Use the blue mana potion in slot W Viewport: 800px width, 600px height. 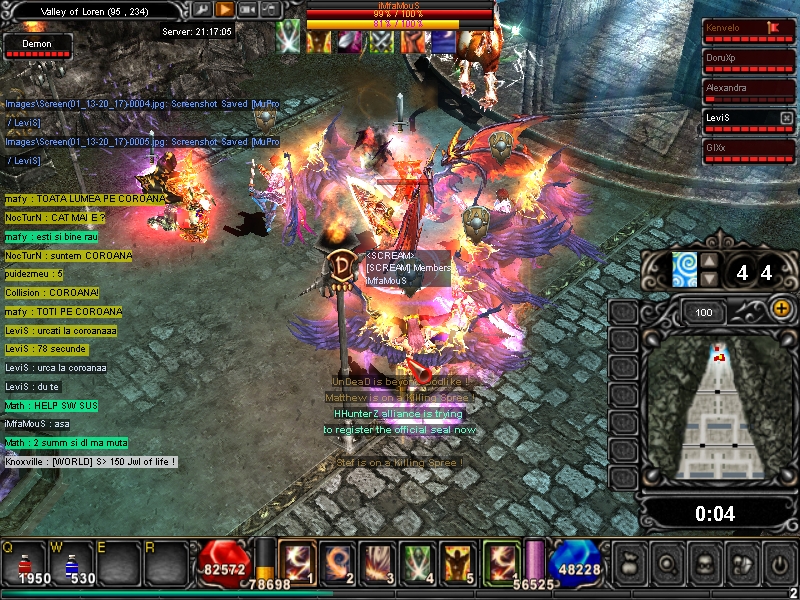point(73,564)
